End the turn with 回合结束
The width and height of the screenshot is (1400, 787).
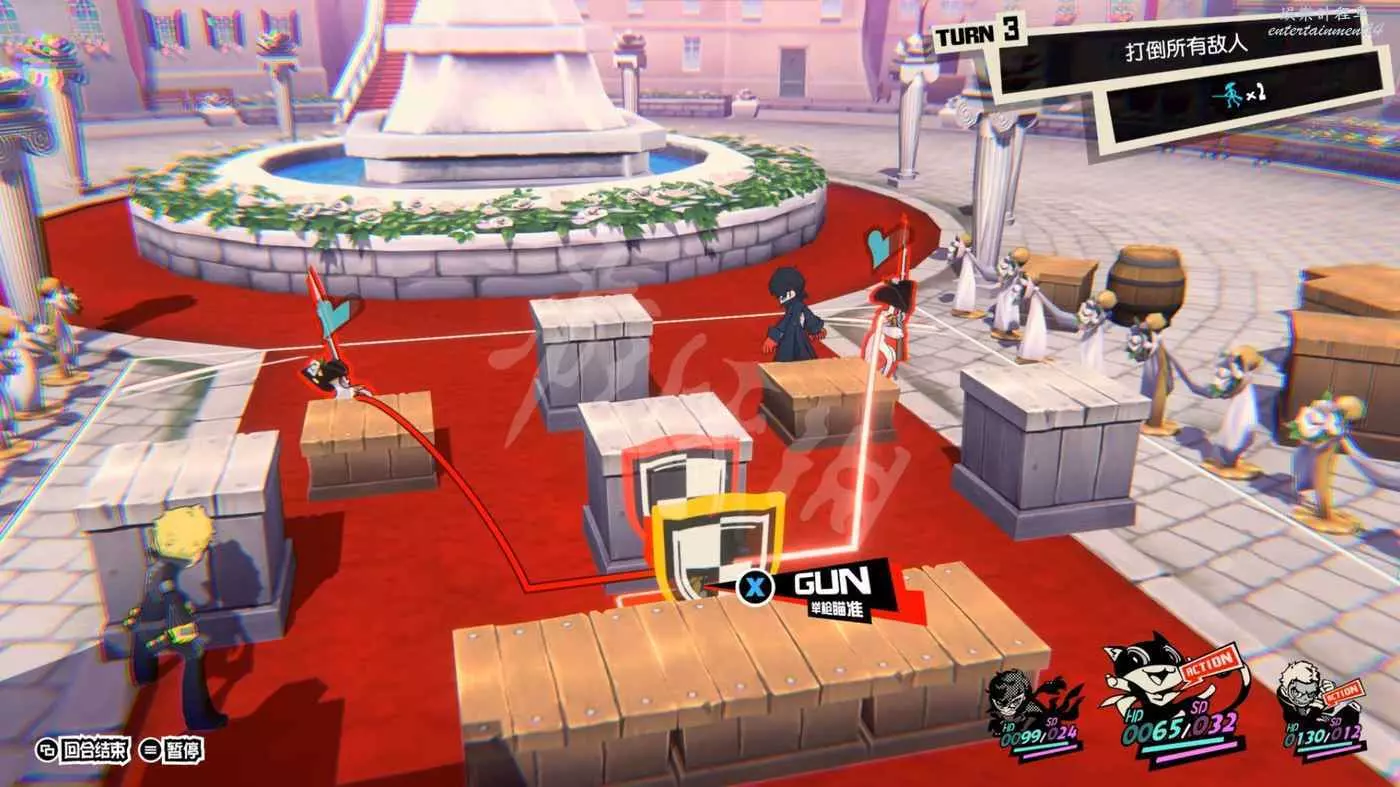pos(83,749)
